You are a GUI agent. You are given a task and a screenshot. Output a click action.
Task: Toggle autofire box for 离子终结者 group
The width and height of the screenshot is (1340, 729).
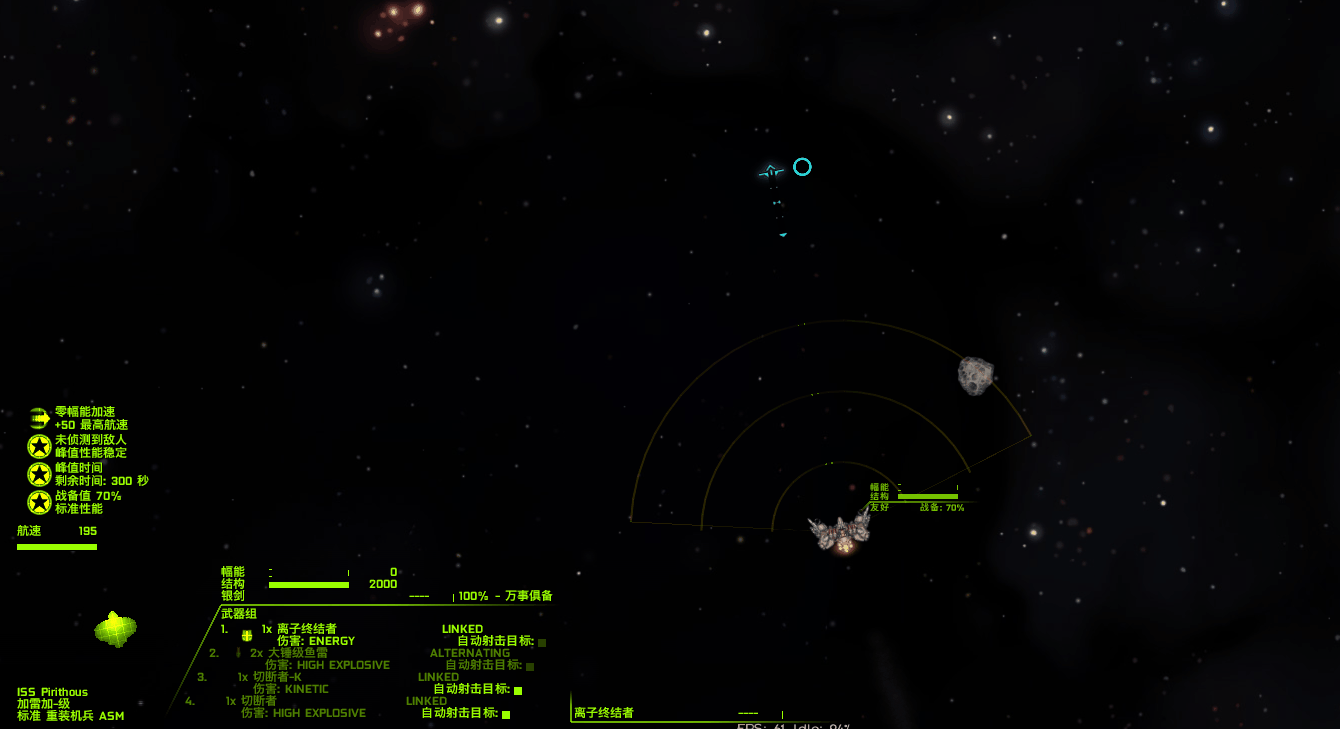[x=542, y=642]
